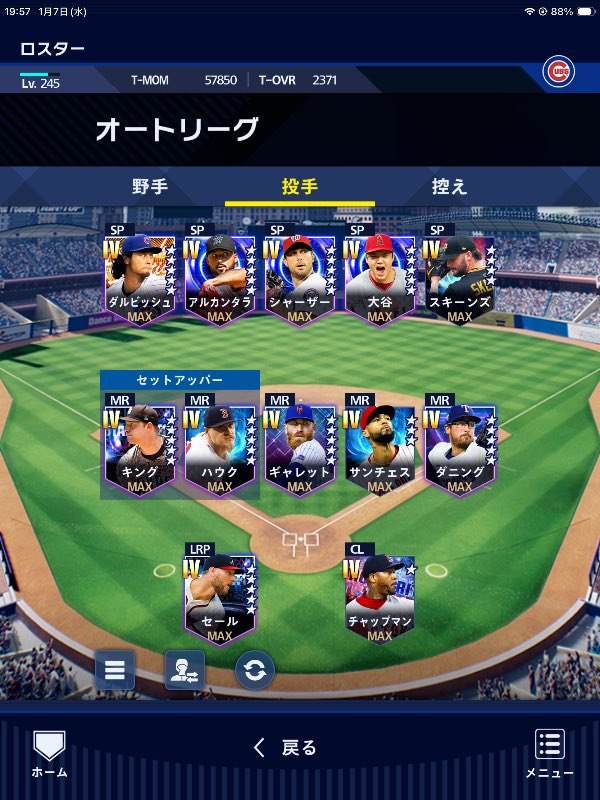Image resolution: width=600 pixels, height=800 pixels.
Task: Select the ハウク reliever card
Action: pyautogui.click(x=220, y=448)
